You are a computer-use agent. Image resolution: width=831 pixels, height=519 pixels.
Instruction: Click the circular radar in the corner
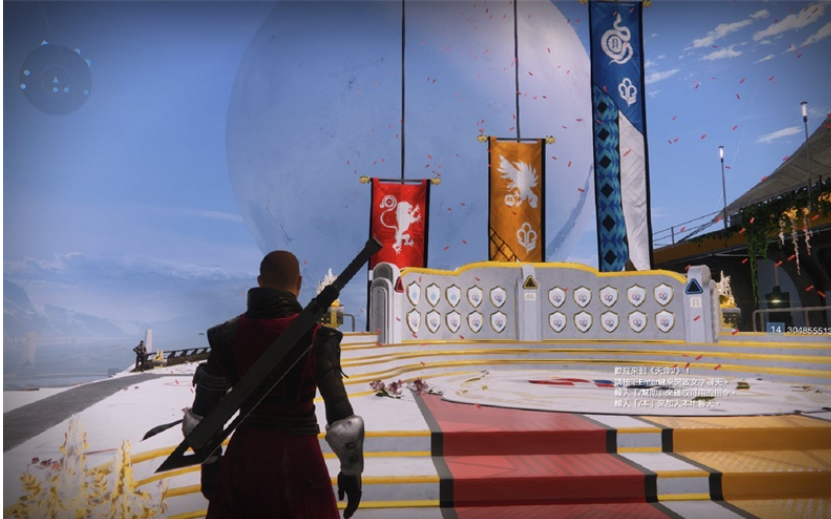pos(55,77)
